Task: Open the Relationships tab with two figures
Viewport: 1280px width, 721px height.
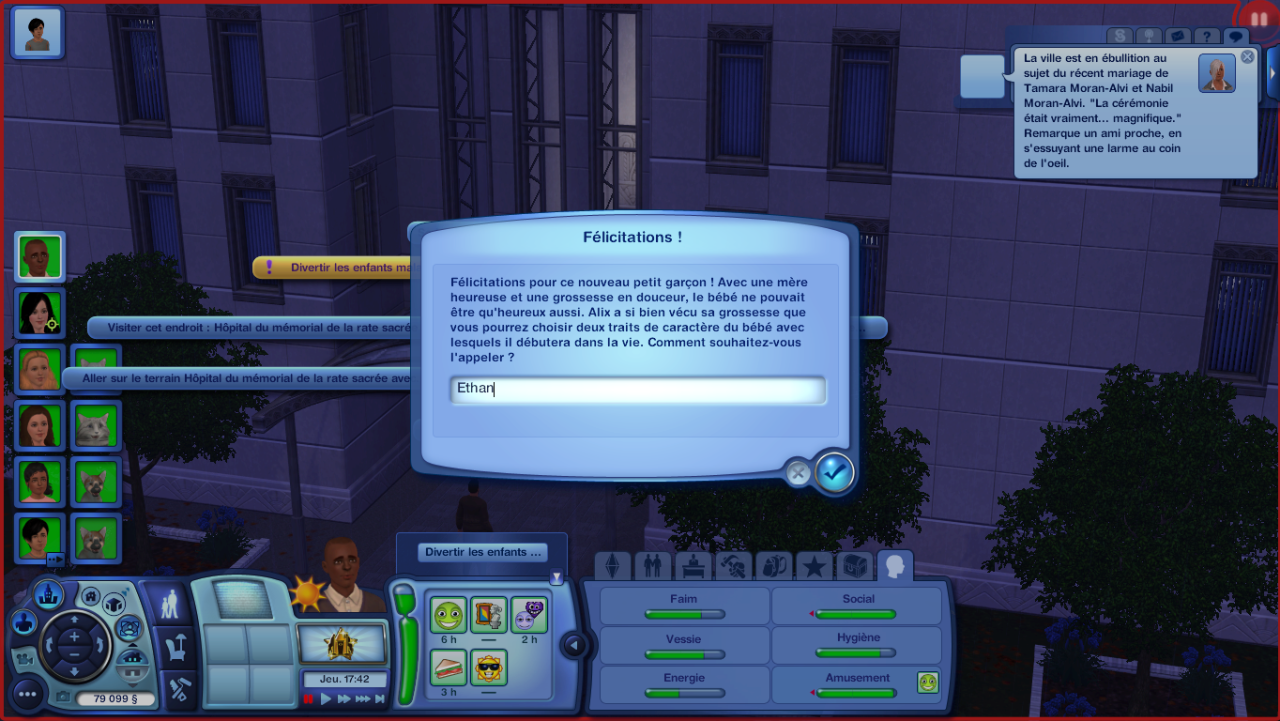Action: click(652, 567)
